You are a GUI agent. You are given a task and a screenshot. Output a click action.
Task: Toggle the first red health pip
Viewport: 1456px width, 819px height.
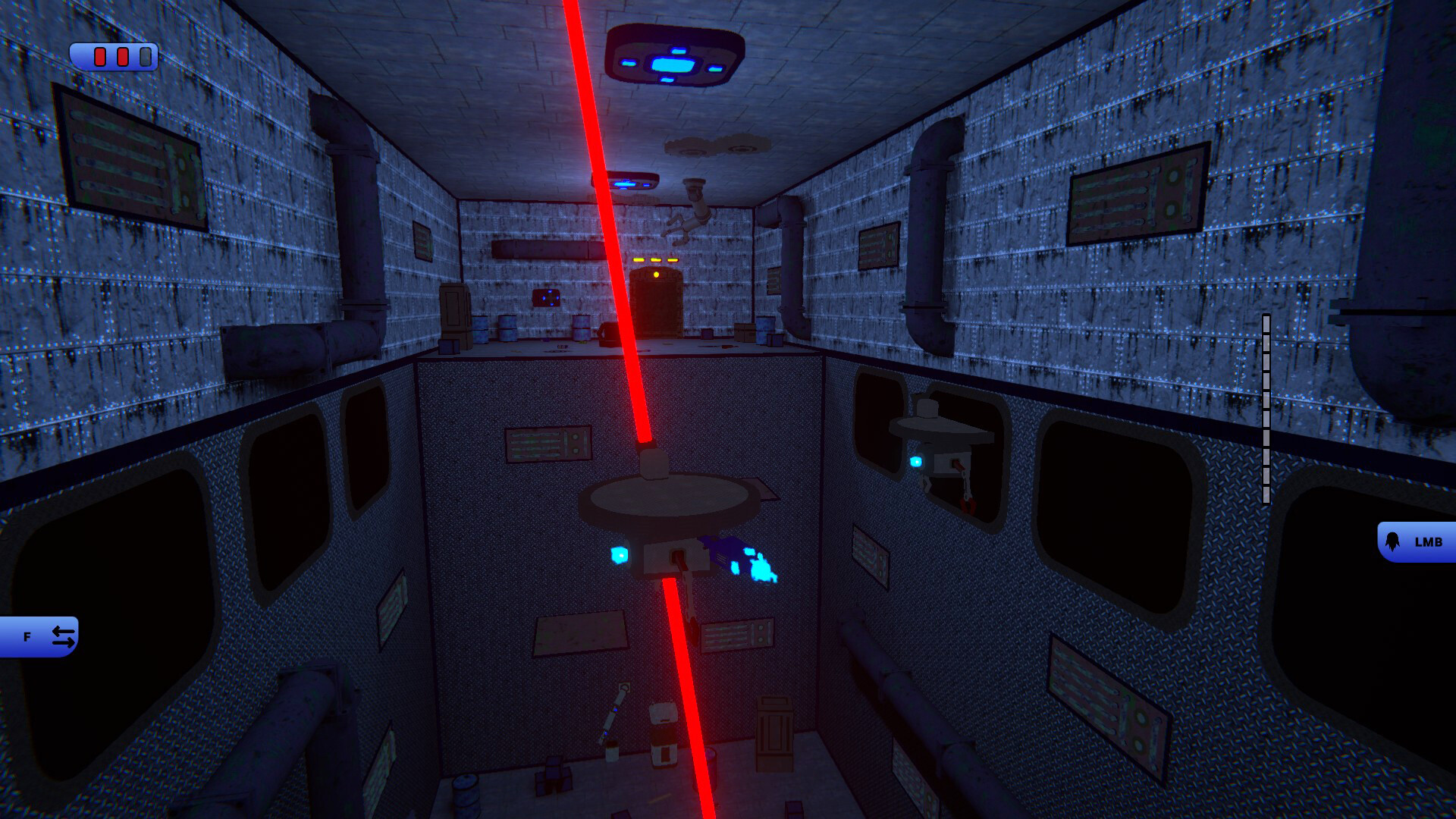pyautogui.click(x=99, y=57)
